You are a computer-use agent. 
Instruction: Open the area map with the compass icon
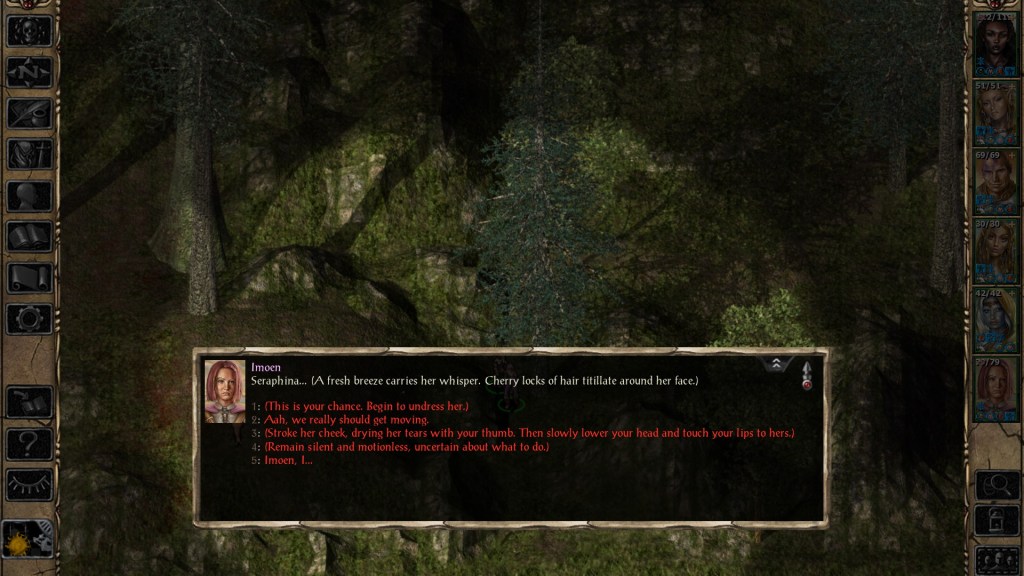tap(29, 72)
